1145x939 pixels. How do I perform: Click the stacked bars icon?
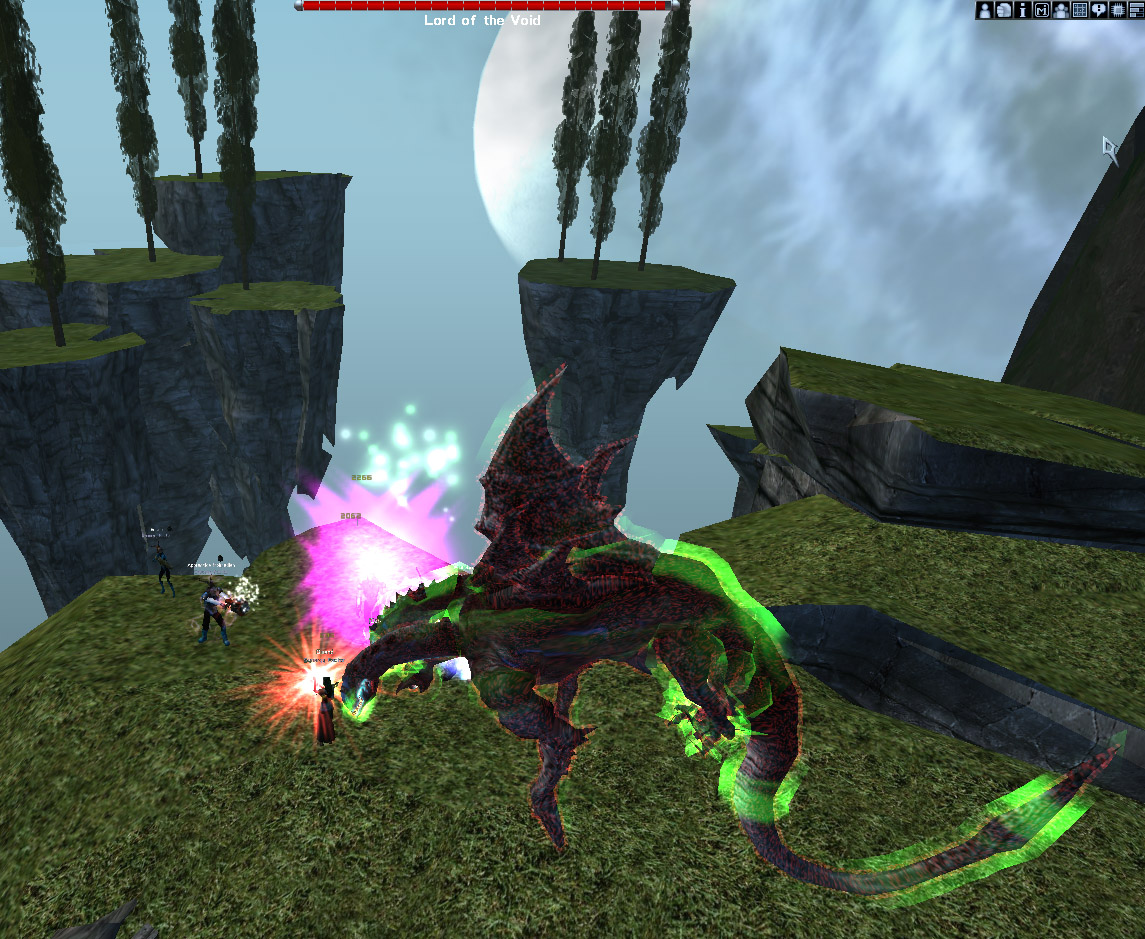[1135, 10]
